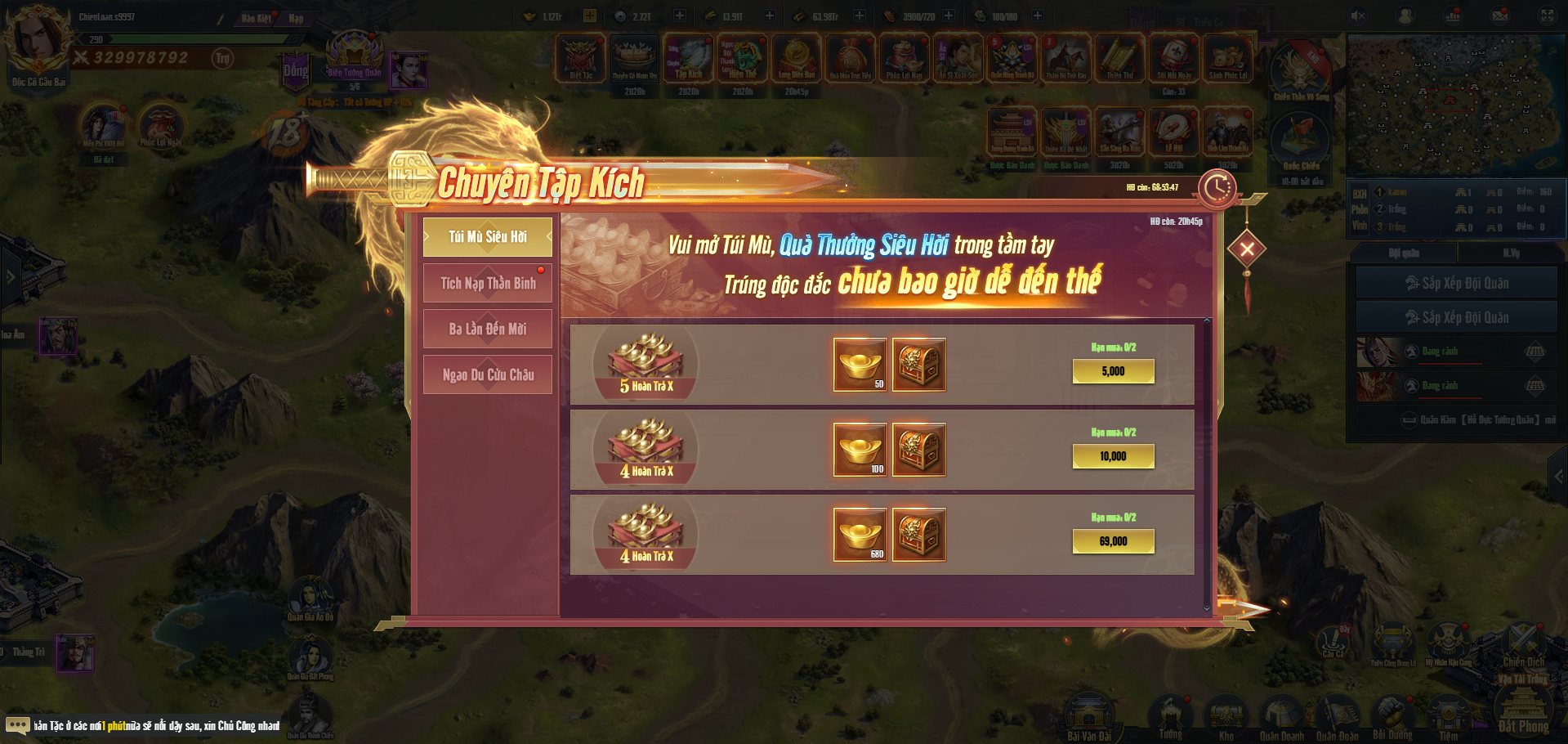Inspect the 680 gold ingot reward

(860, 535)
